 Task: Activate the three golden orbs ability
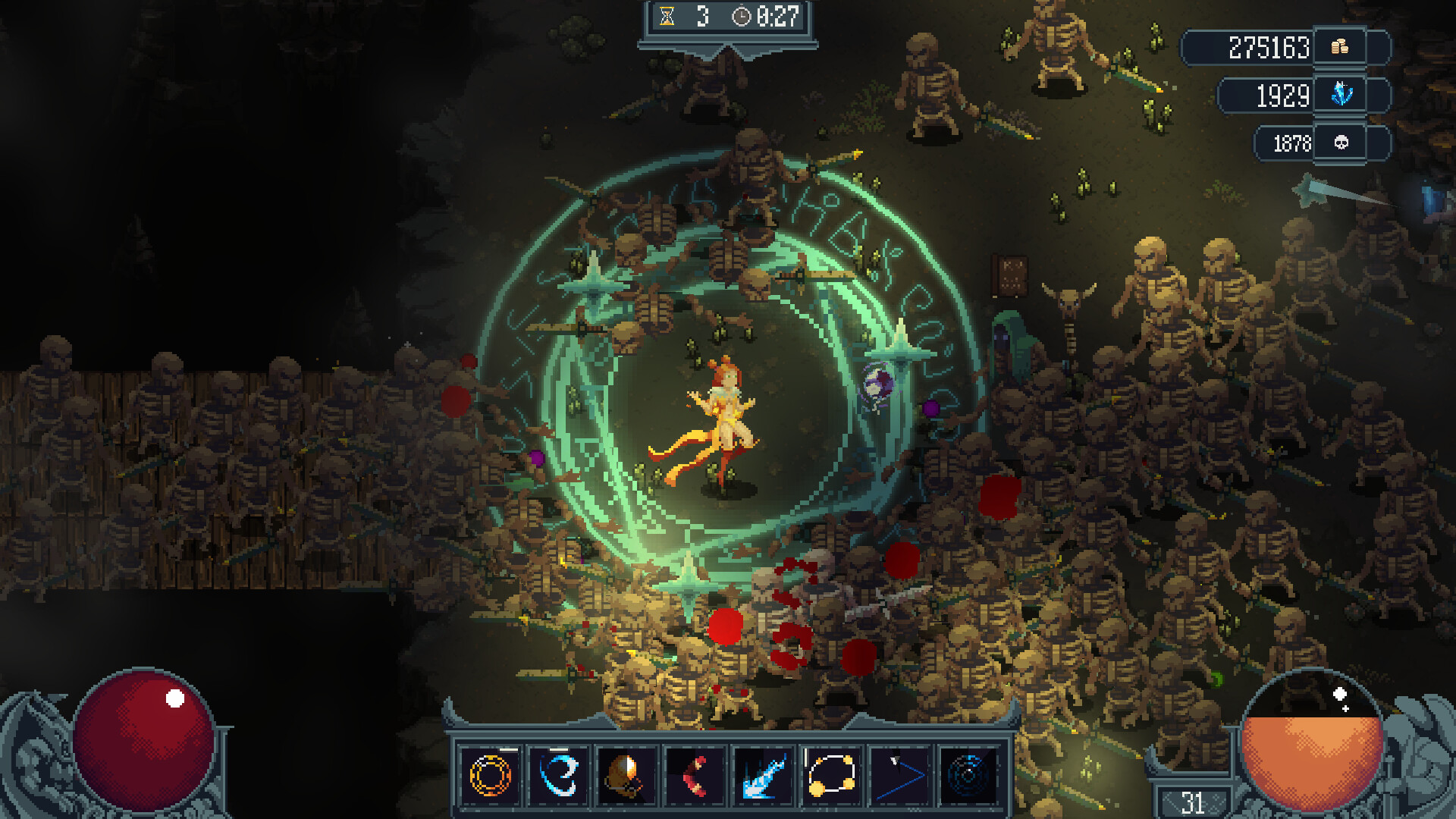point(831,776)
